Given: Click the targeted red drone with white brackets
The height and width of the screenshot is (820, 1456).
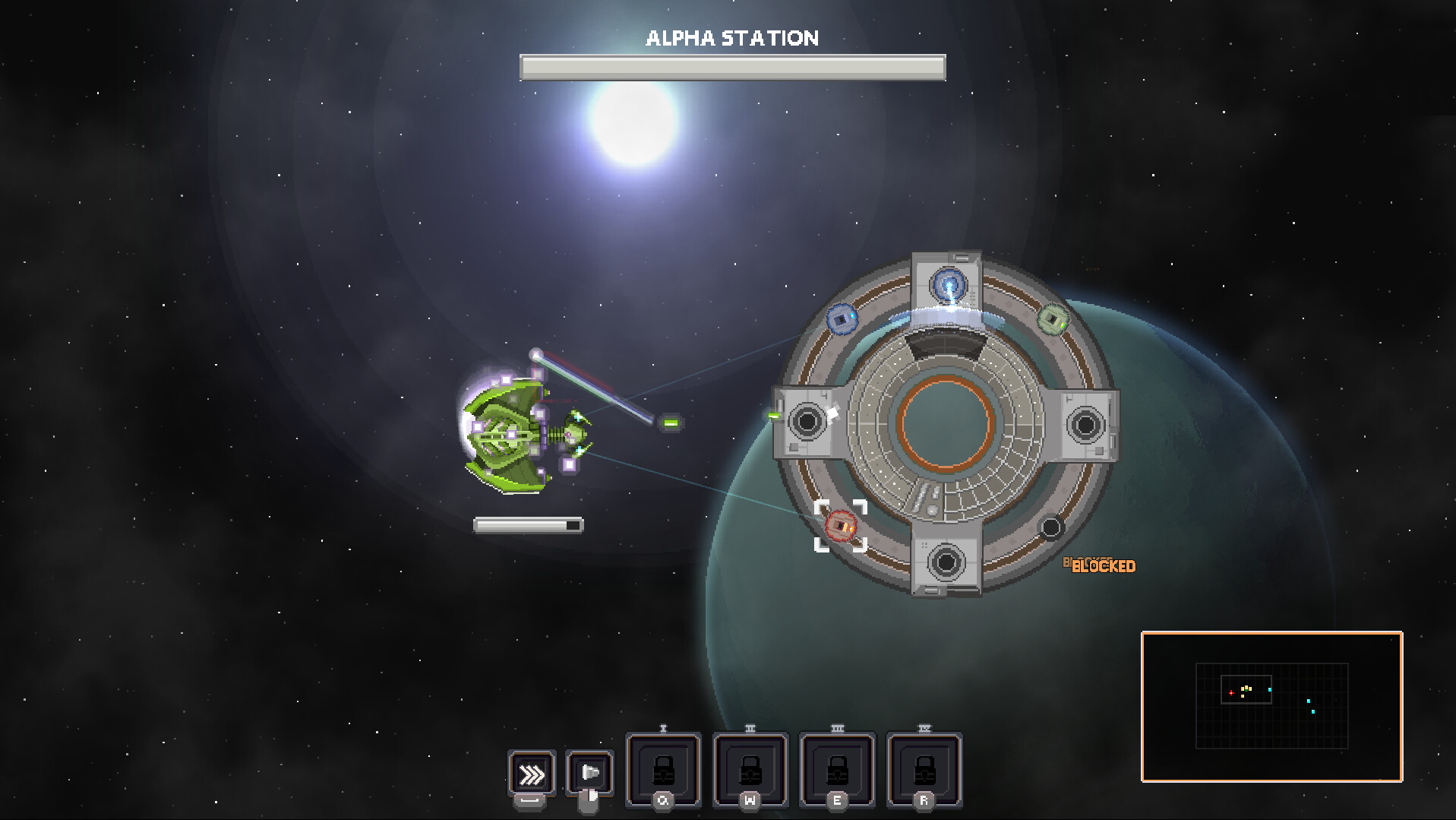Looking at the screenshot, I should click(x=840, y=525).
